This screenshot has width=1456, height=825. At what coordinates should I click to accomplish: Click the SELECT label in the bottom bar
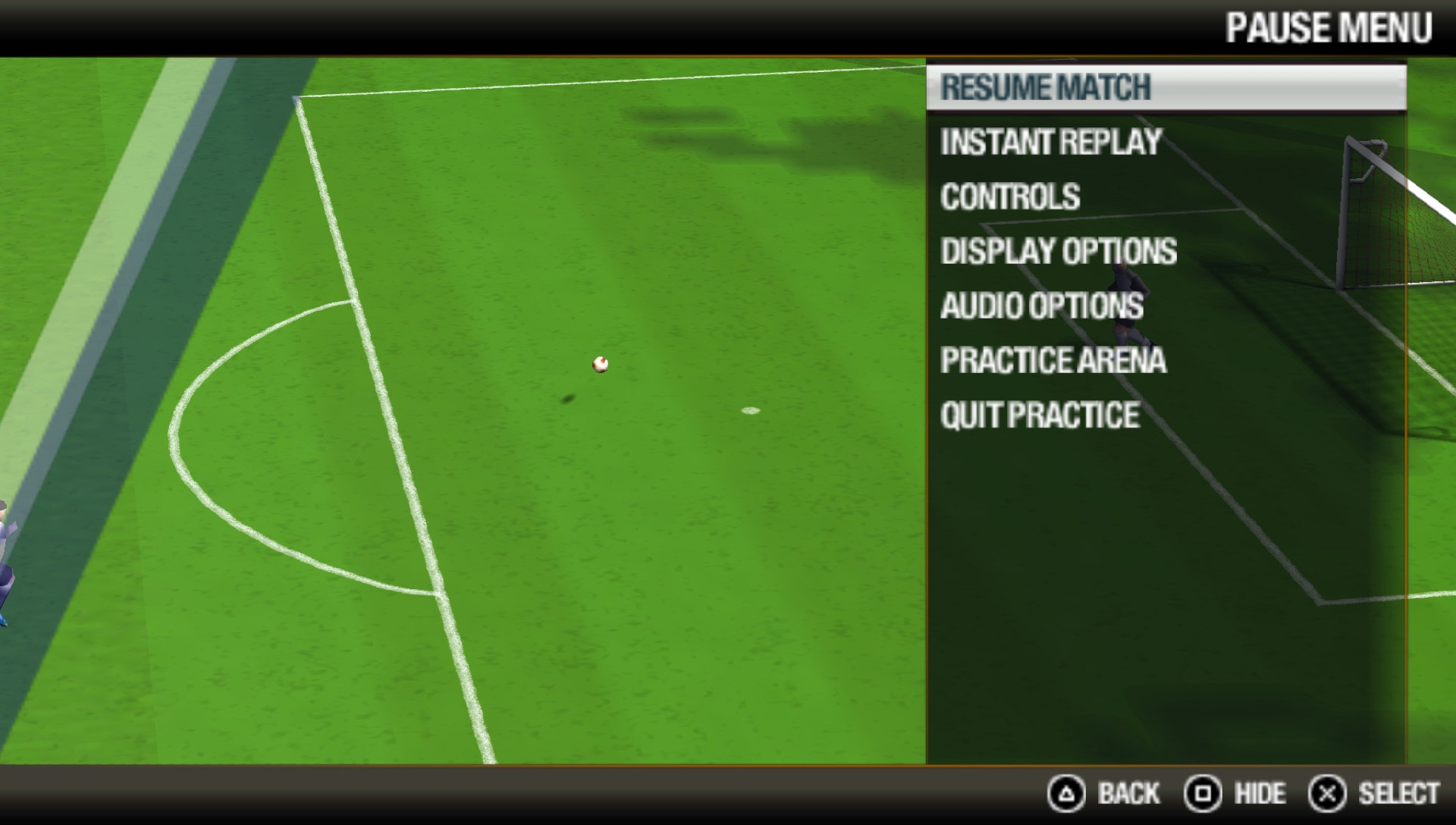coord(1400,794)
